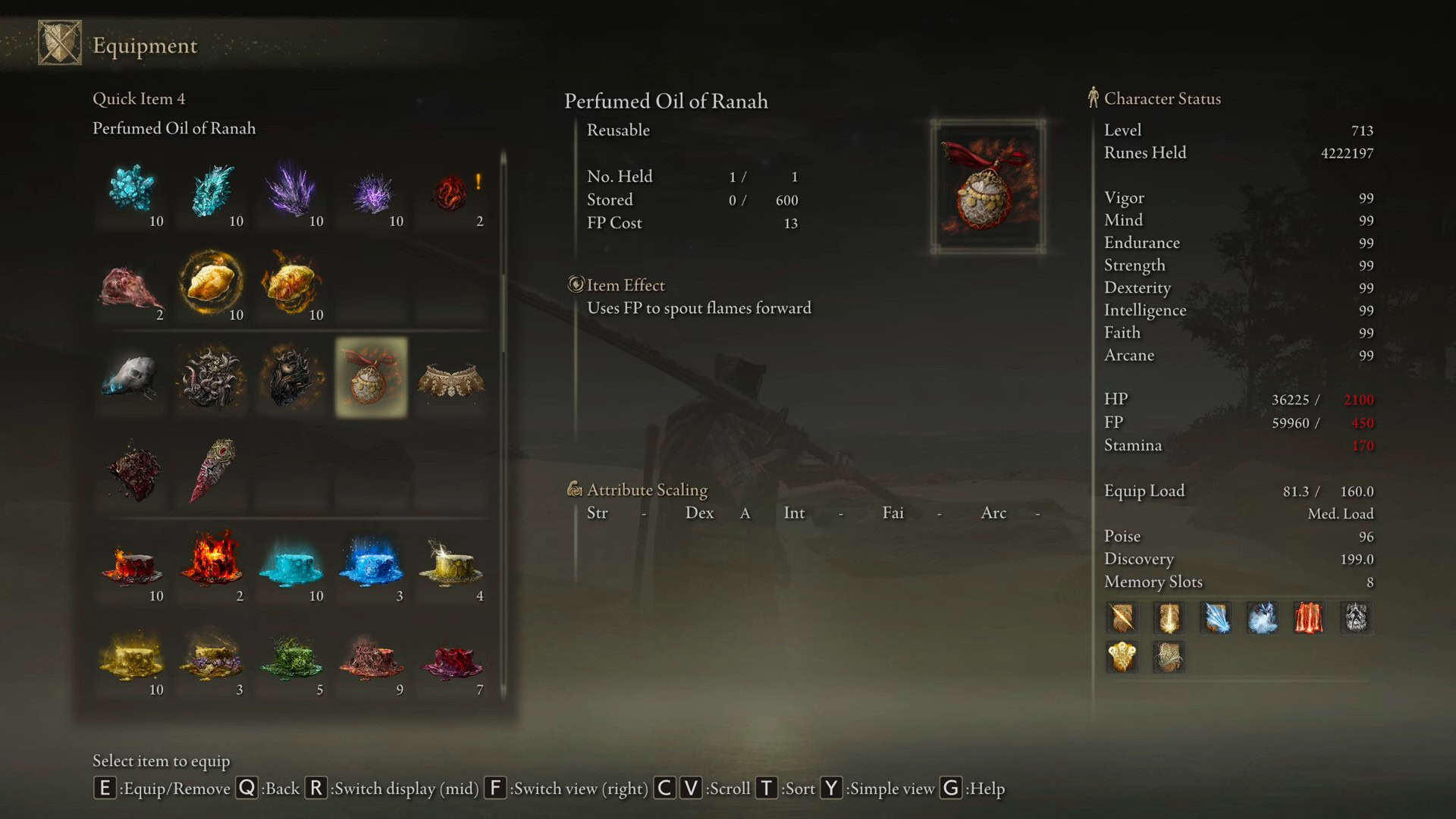Screen dimensions: 1456x819
Task: Pick the red swirl item marked with exclamation
Action: coord(452,191)
